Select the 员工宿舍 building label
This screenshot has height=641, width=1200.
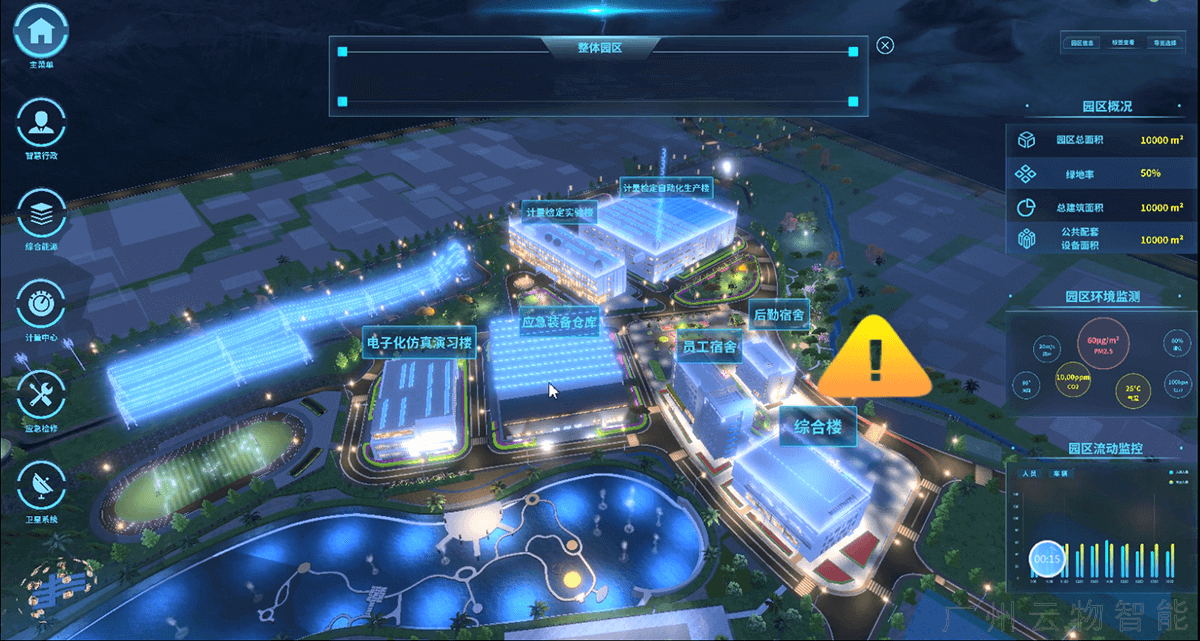pos(709,347)
